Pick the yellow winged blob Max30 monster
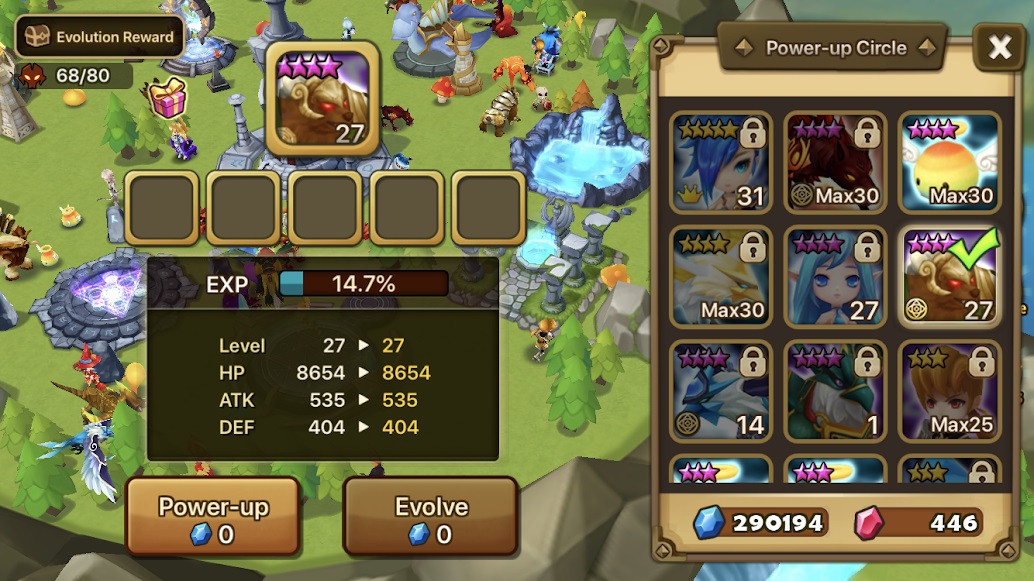1034x581 pixels. click(x=949, y=162)
